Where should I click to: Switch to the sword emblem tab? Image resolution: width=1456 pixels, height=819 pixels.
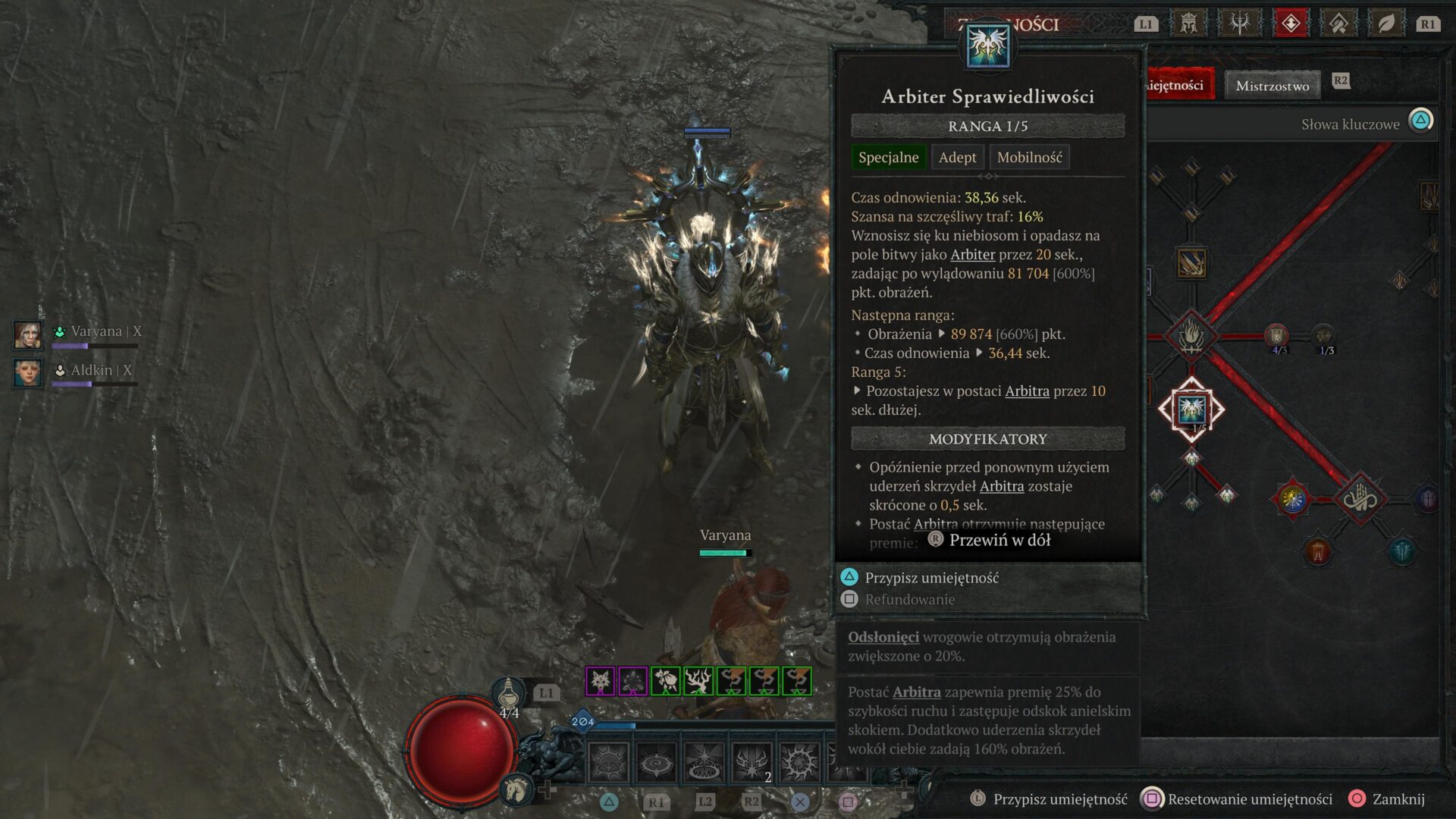[x=1239, y=24]
